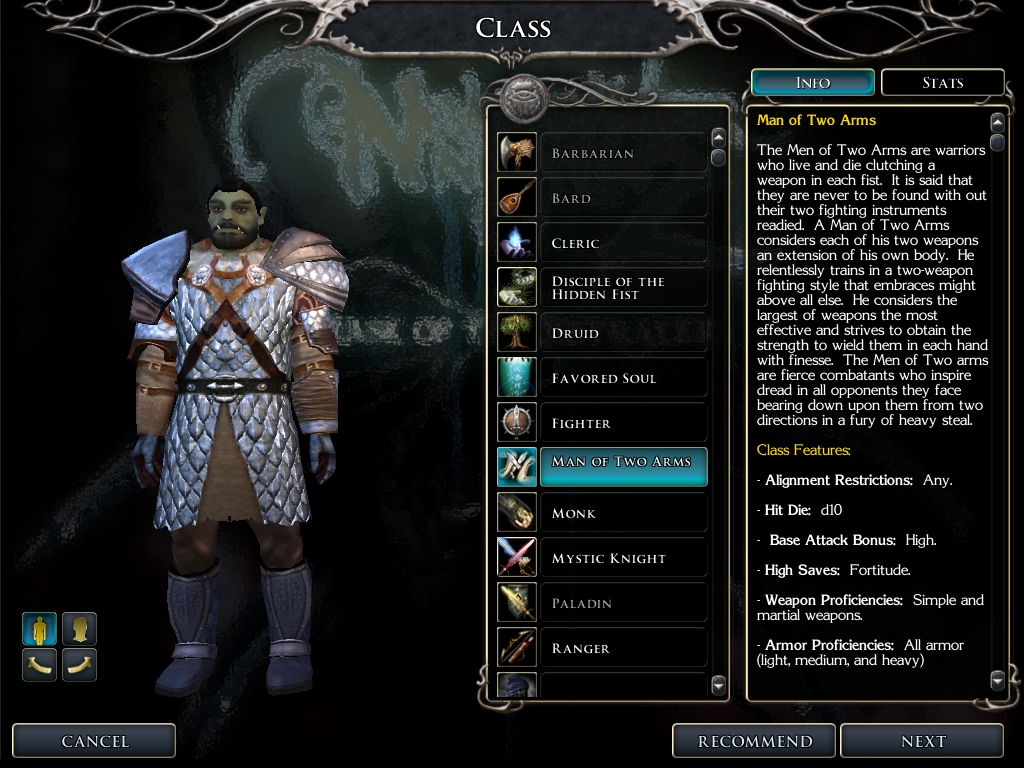Image resolution: width=1024 pixels, height=768 pixels.
Task: Pick the Cleric class
Action: (622, 243)
